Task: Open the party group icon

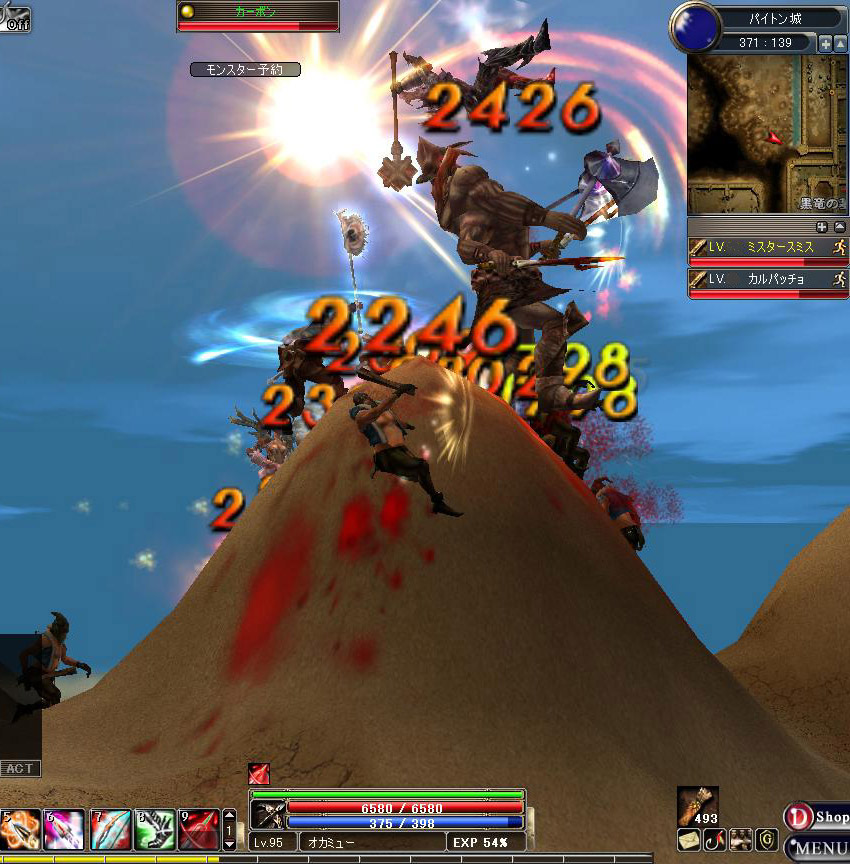Action: point(740,840)
